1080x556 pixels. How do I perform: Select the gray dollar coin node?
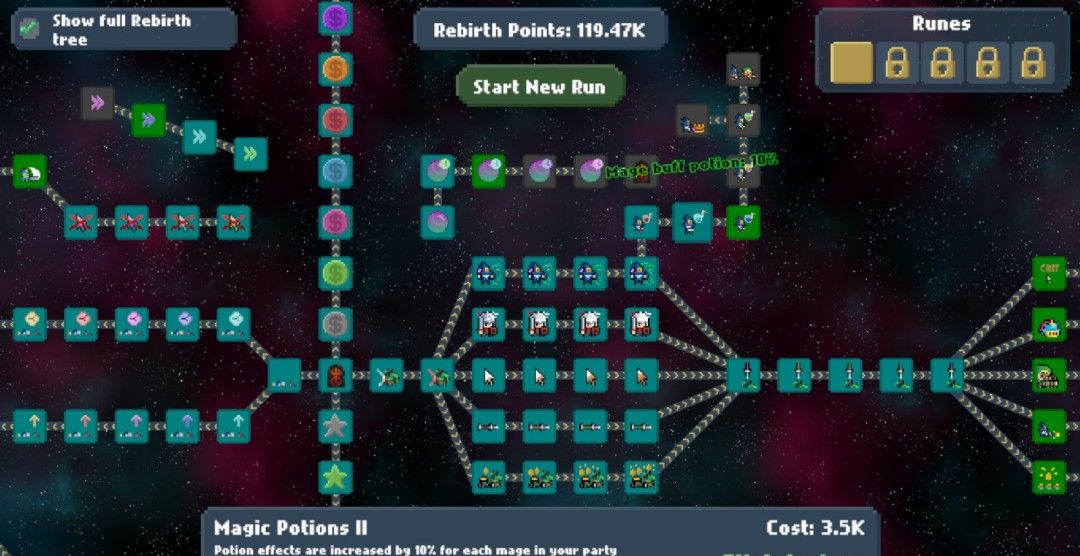pyautogui.click(x=335, y=323)
